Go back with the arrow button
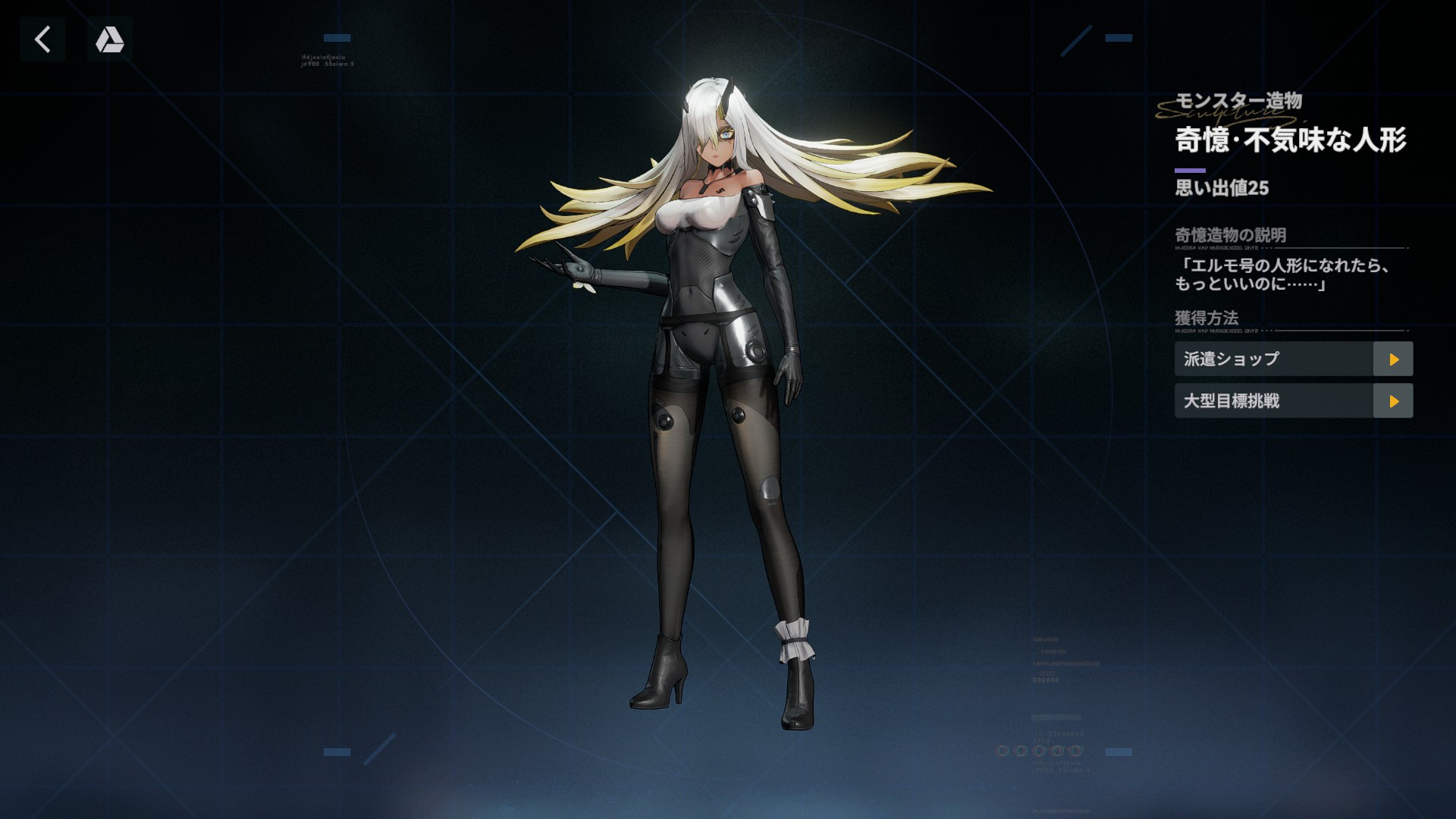 coord(42,39)
